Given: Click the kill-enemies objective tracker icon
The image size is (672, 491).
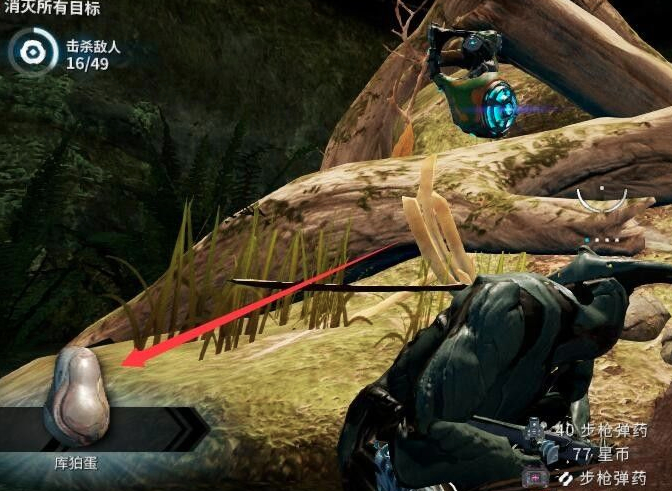Looking at the screenshot, I should click(34, 51).
